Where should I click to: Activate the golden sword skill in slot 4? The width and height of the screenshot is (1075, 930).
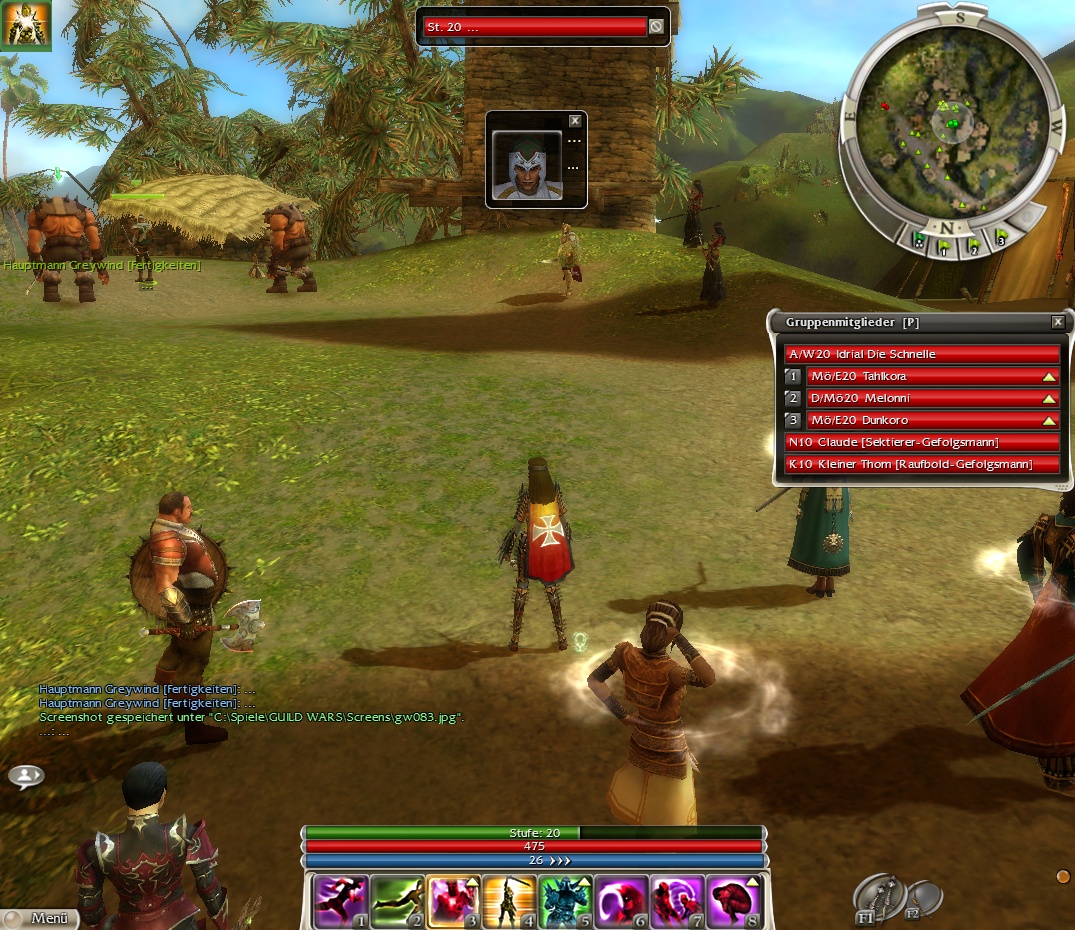(509, 902)
